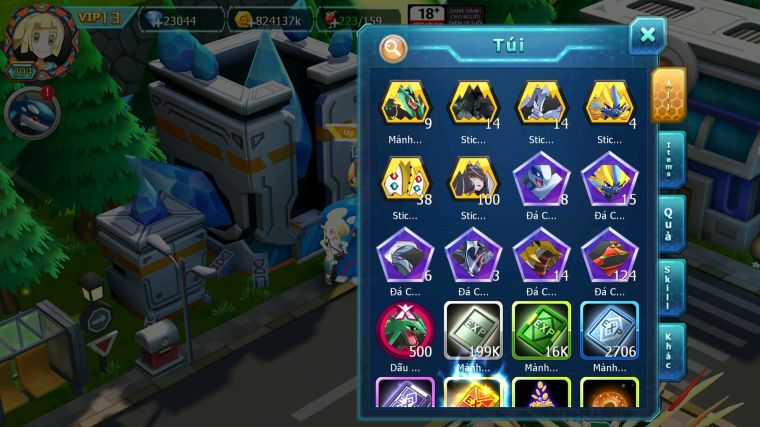This screenshot has height=427, width=760.
Task: Open the bag search magnifier
Action: click(x=393, y=47)
